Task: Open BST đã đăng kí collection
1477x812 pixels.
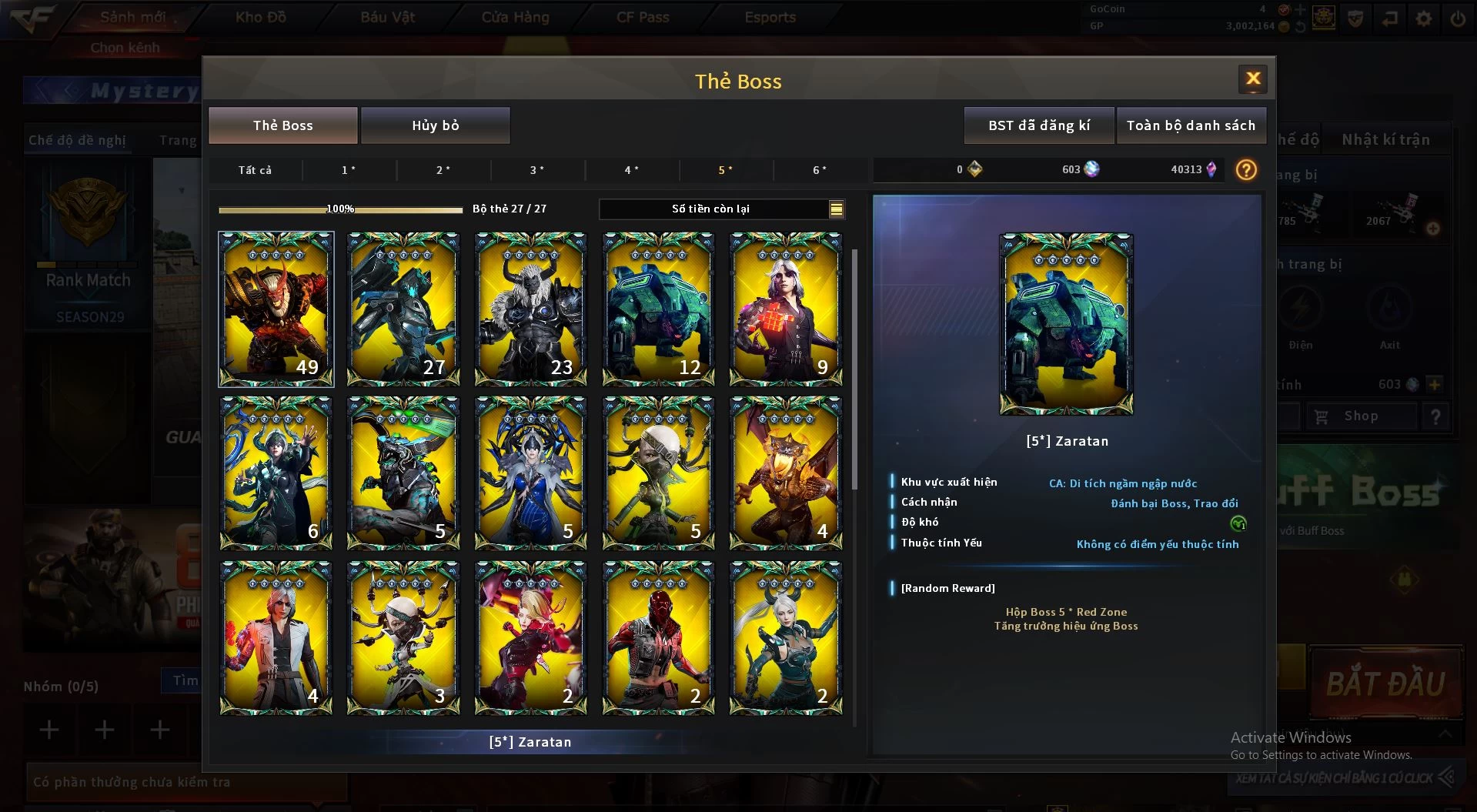Action: click(x=1038, y=125)
